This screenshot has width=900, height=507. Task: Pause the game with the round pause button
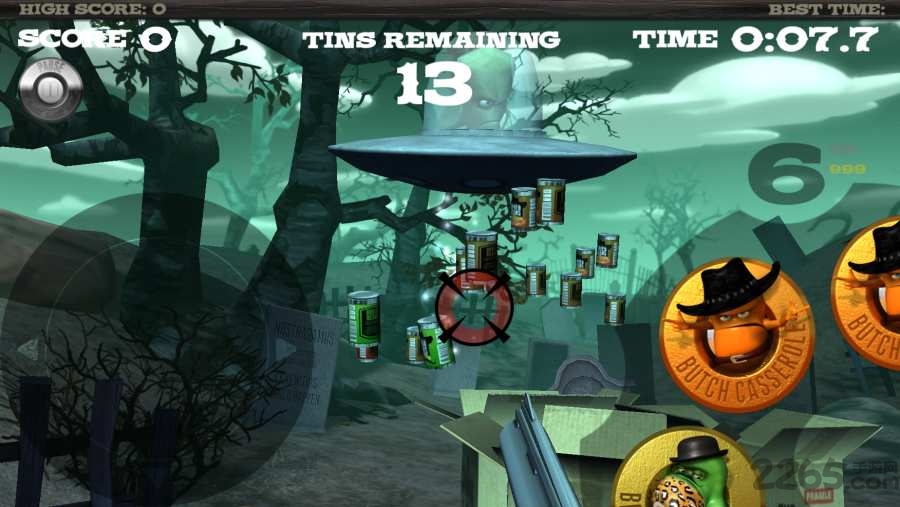point(49,89)
